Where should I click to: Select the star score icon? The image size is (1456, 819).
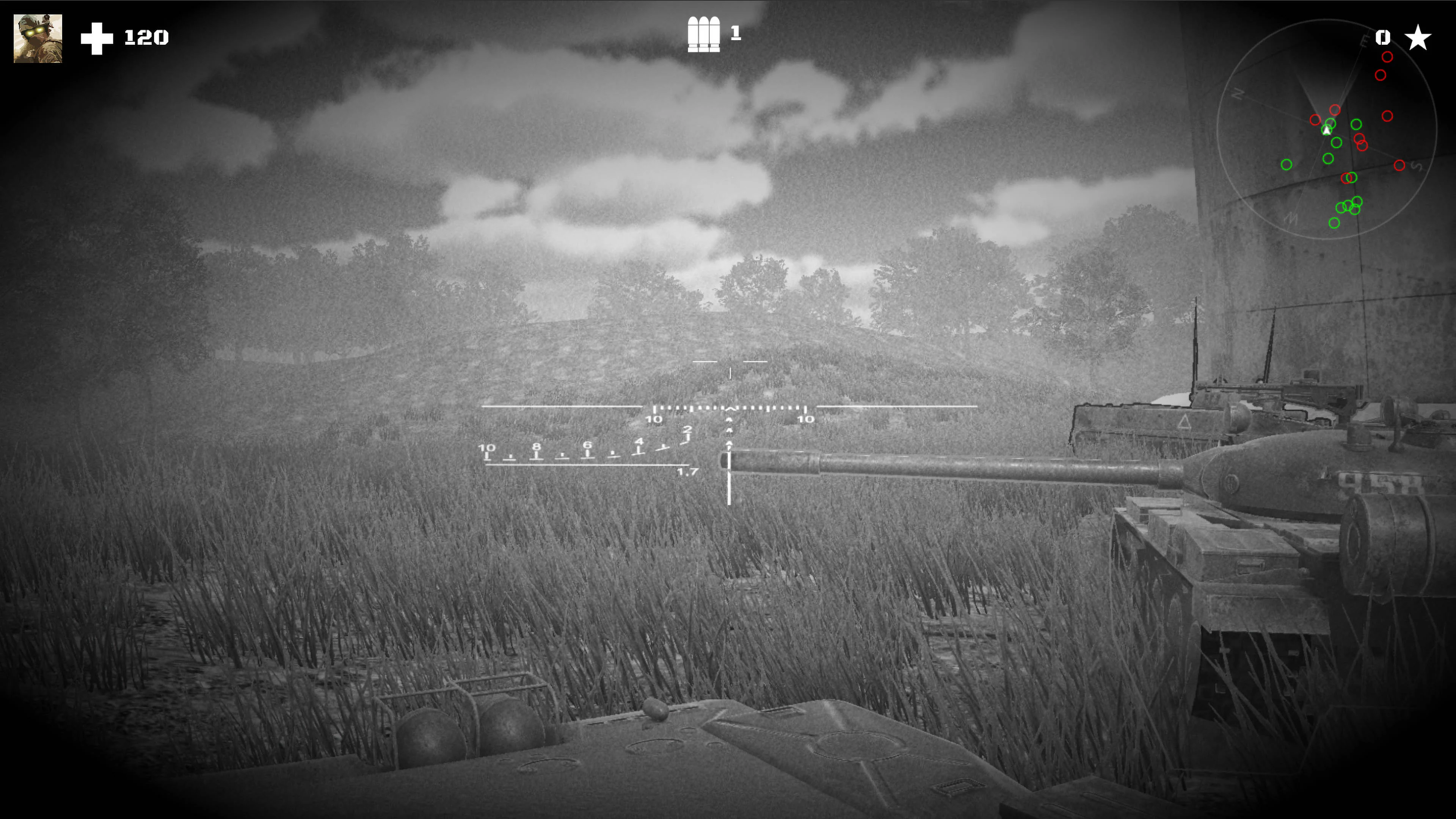[x=1418, y=37]
